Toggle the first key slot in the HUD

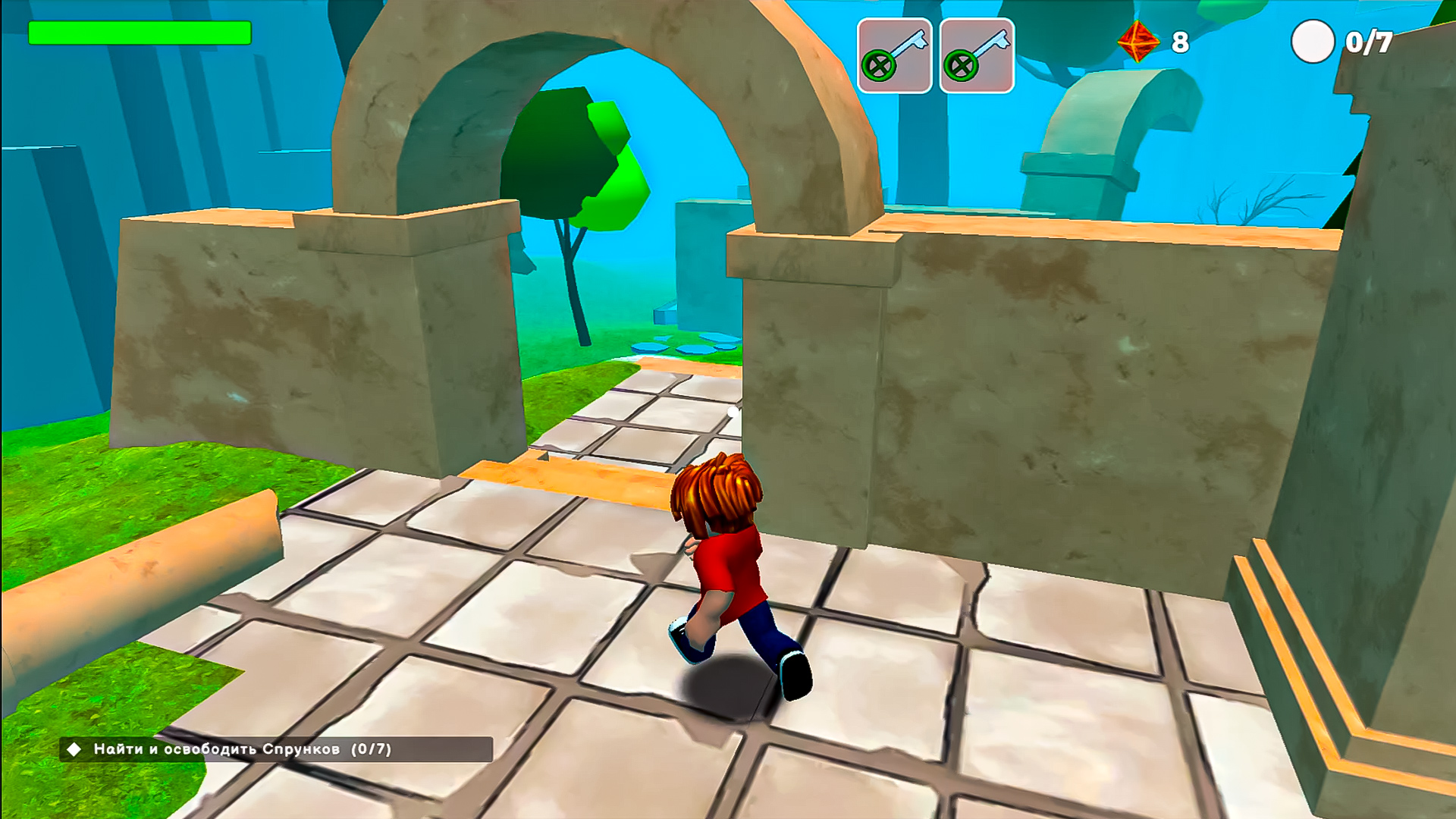tap(893, 52)
